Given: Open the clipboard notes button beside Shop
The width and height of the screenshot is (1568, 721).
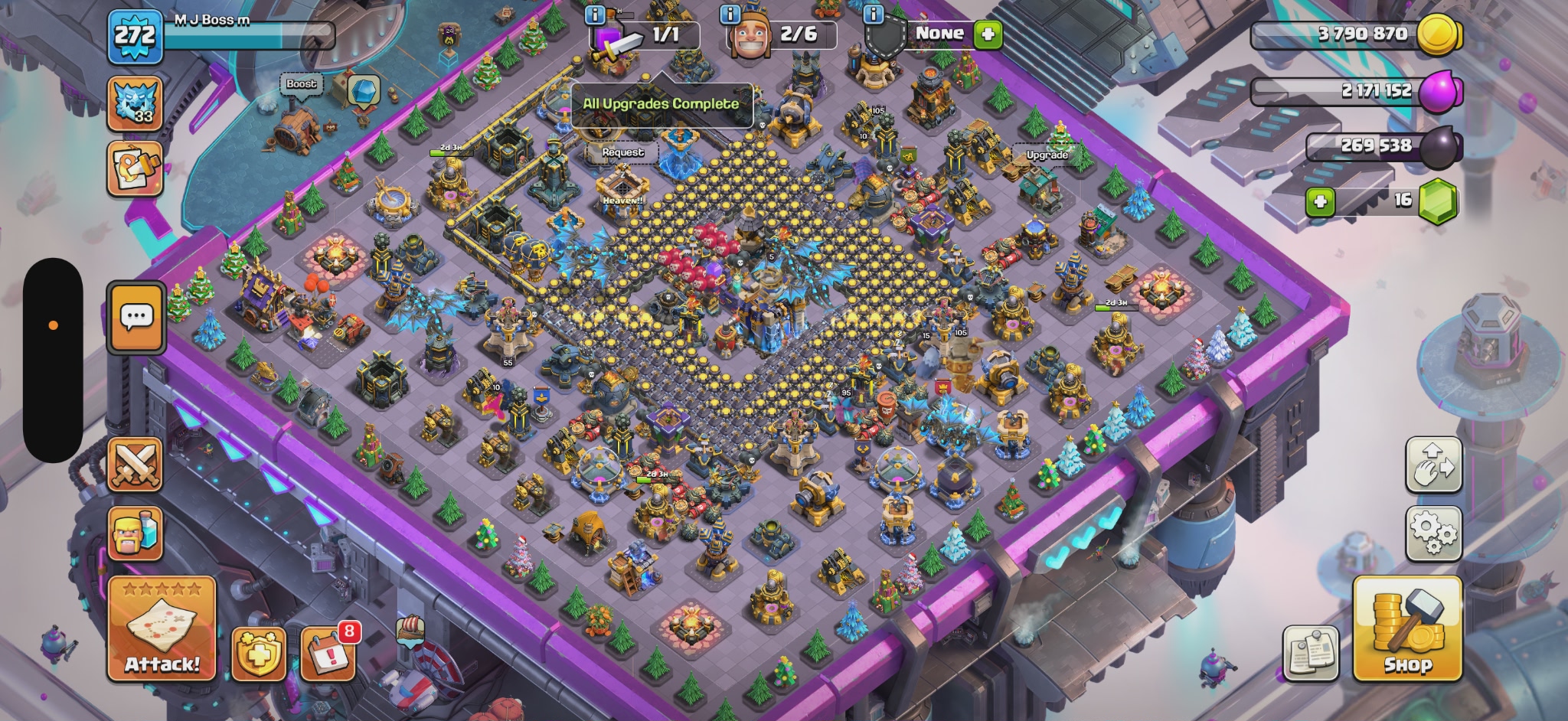Looking at the screenshot, I should point(1311,654).
